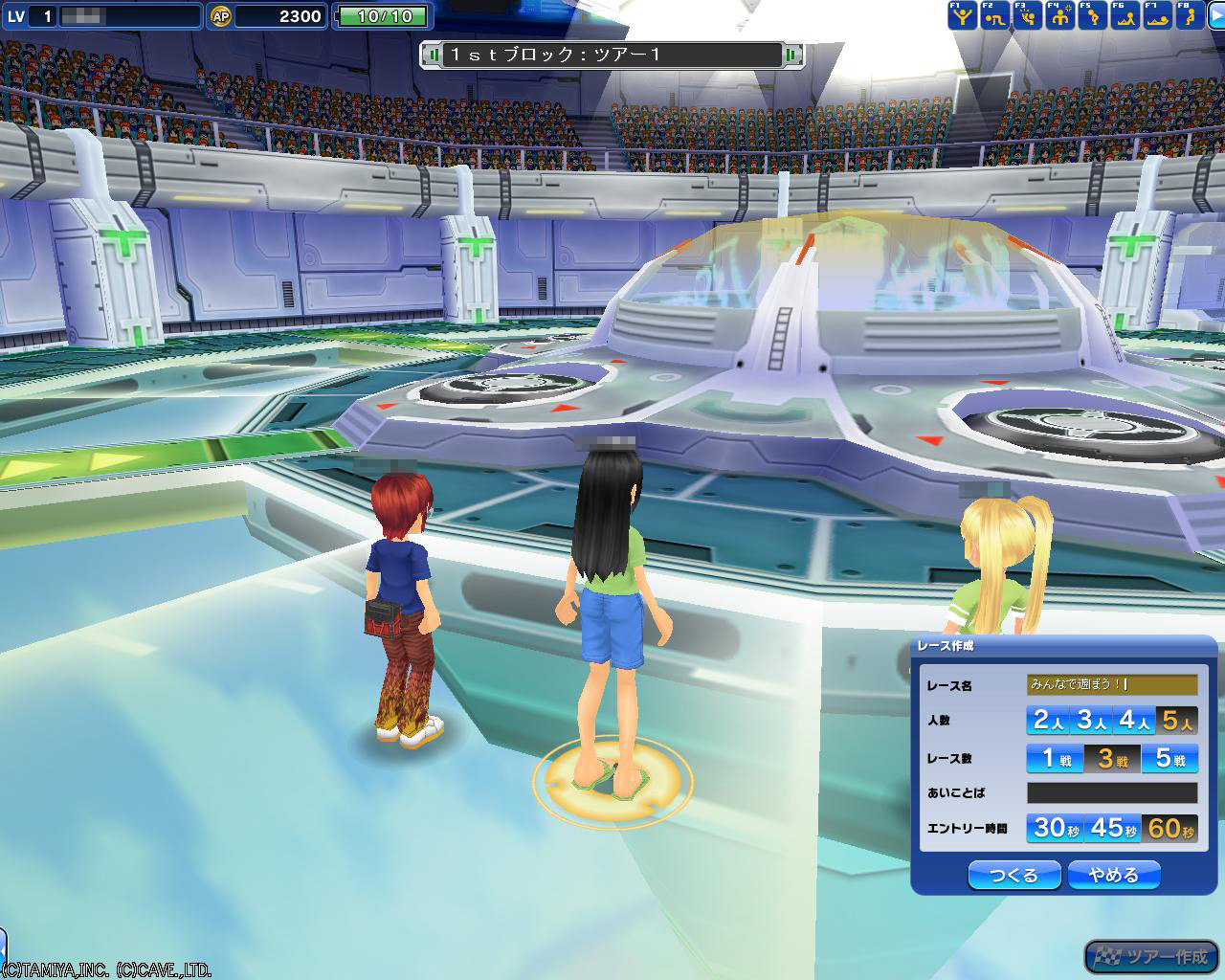Viewport: 1225px width, 980px height.
Task: Click the left arrow on the tour title bar
Action: coord(434,56)
